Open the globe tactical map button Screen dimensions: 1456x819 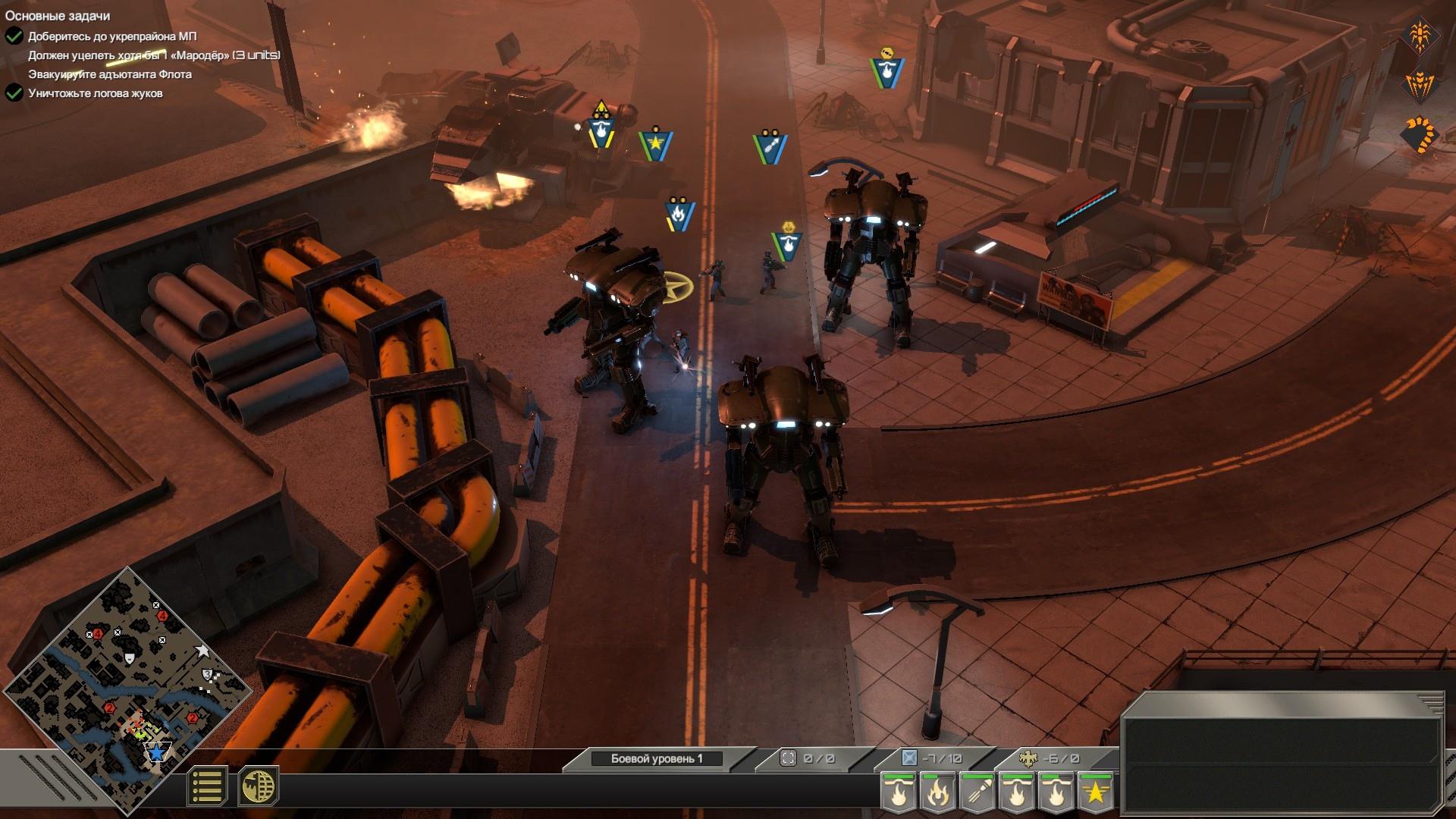[x=258, y=786]
